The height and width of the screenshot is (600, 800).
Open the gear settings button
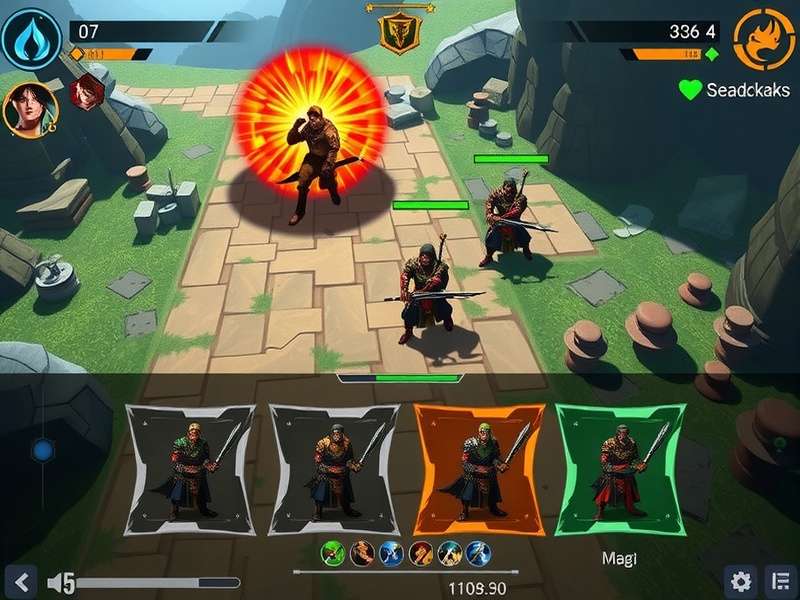(x=740, y=581)
